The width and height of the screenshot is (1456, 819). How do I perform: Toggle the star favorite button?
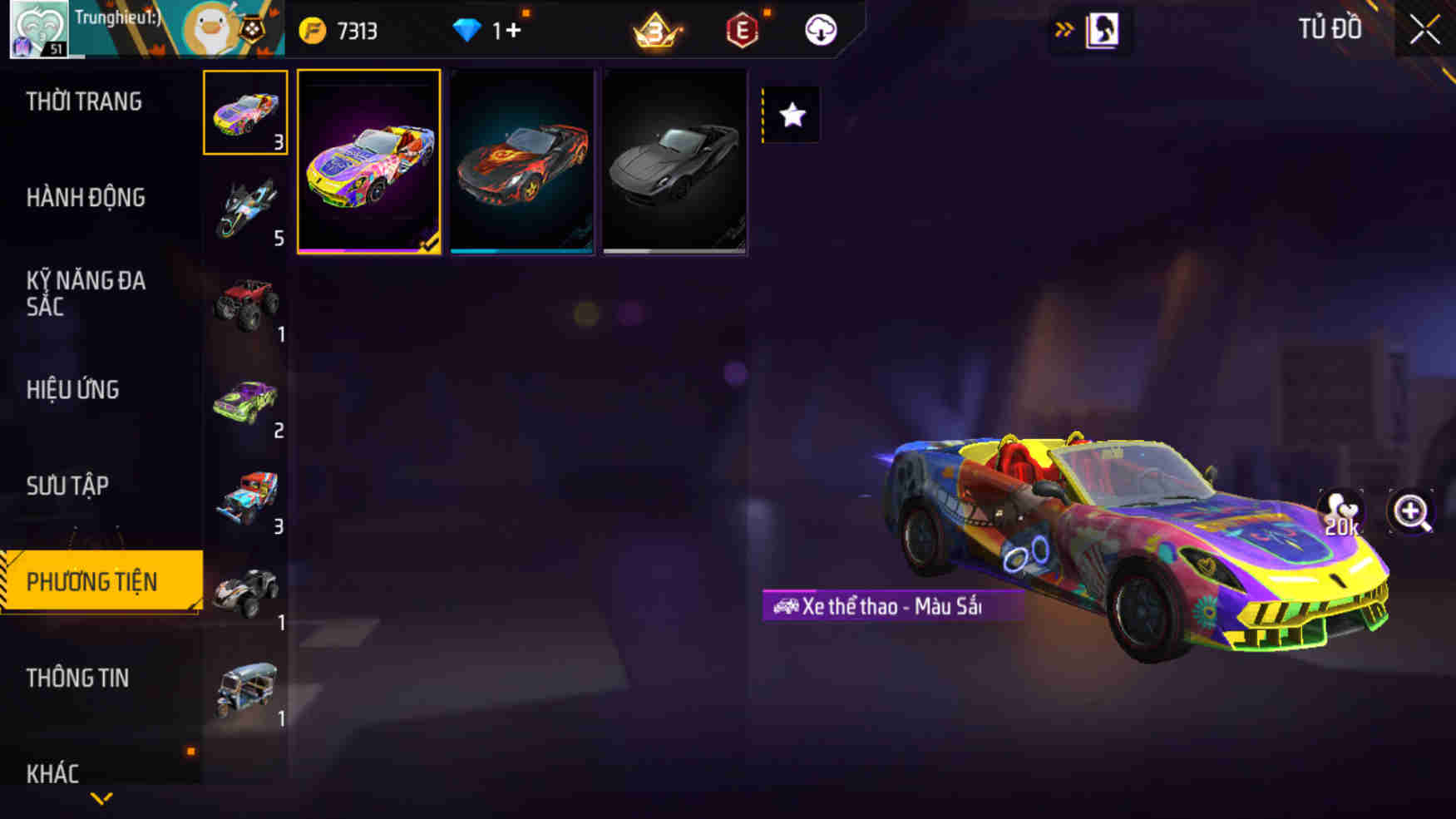click(790, 116)
